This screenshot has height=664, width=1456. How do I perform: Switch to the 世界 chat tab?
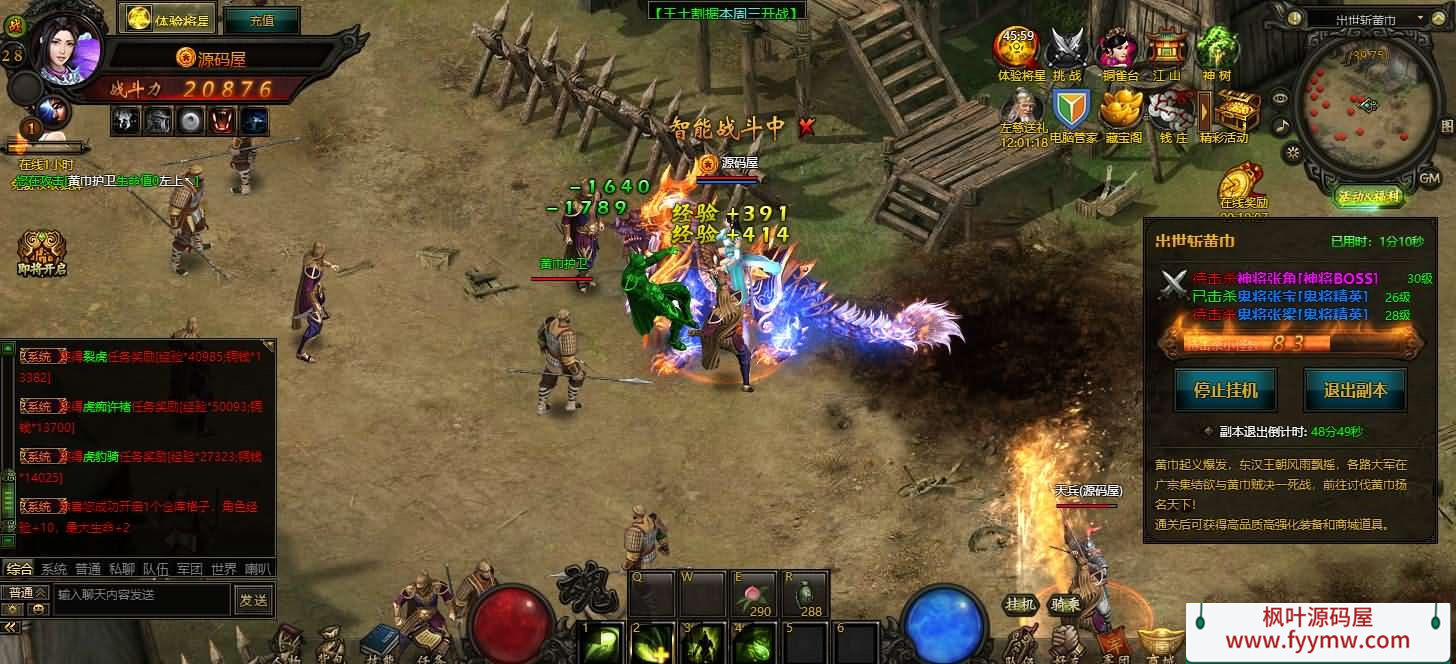point(224,569)
